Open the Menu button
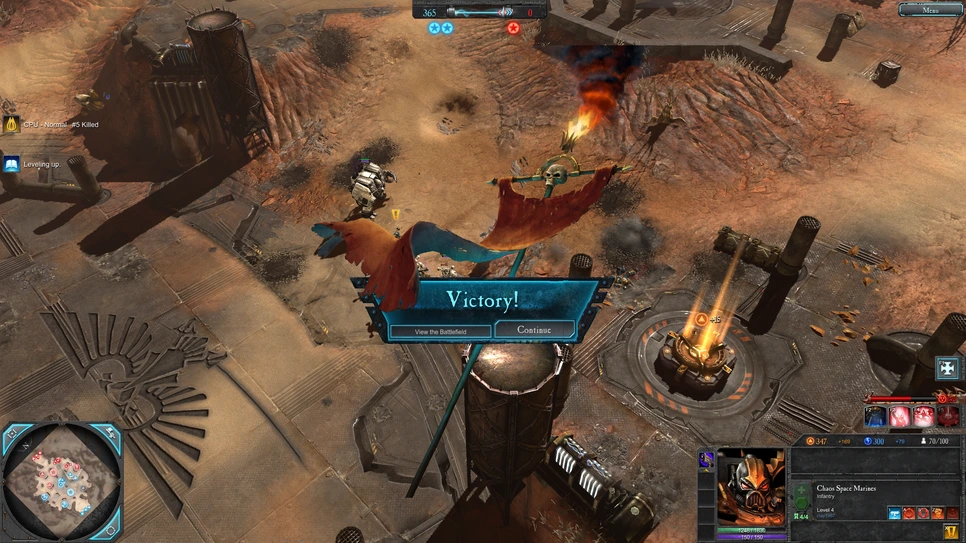Screen dimensions: 966x543 pyautogui.click(x=930, y=10)
